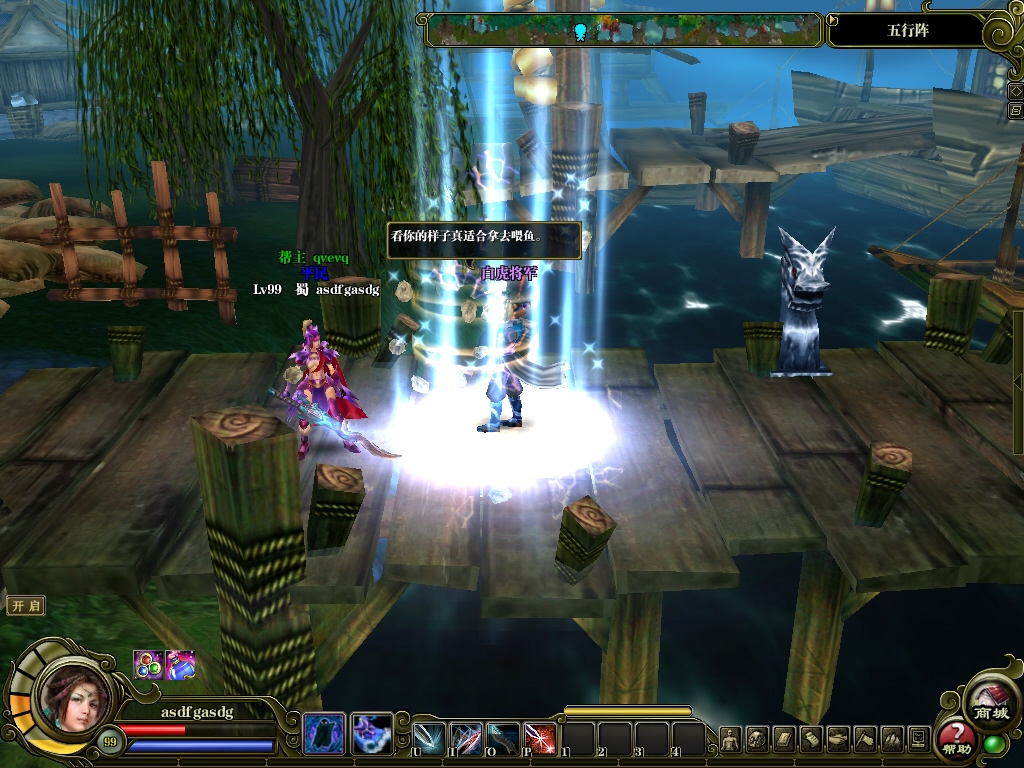Select the three-orb buff icon
Screen dimensions: 1024x768
click(x=148, y=664)
